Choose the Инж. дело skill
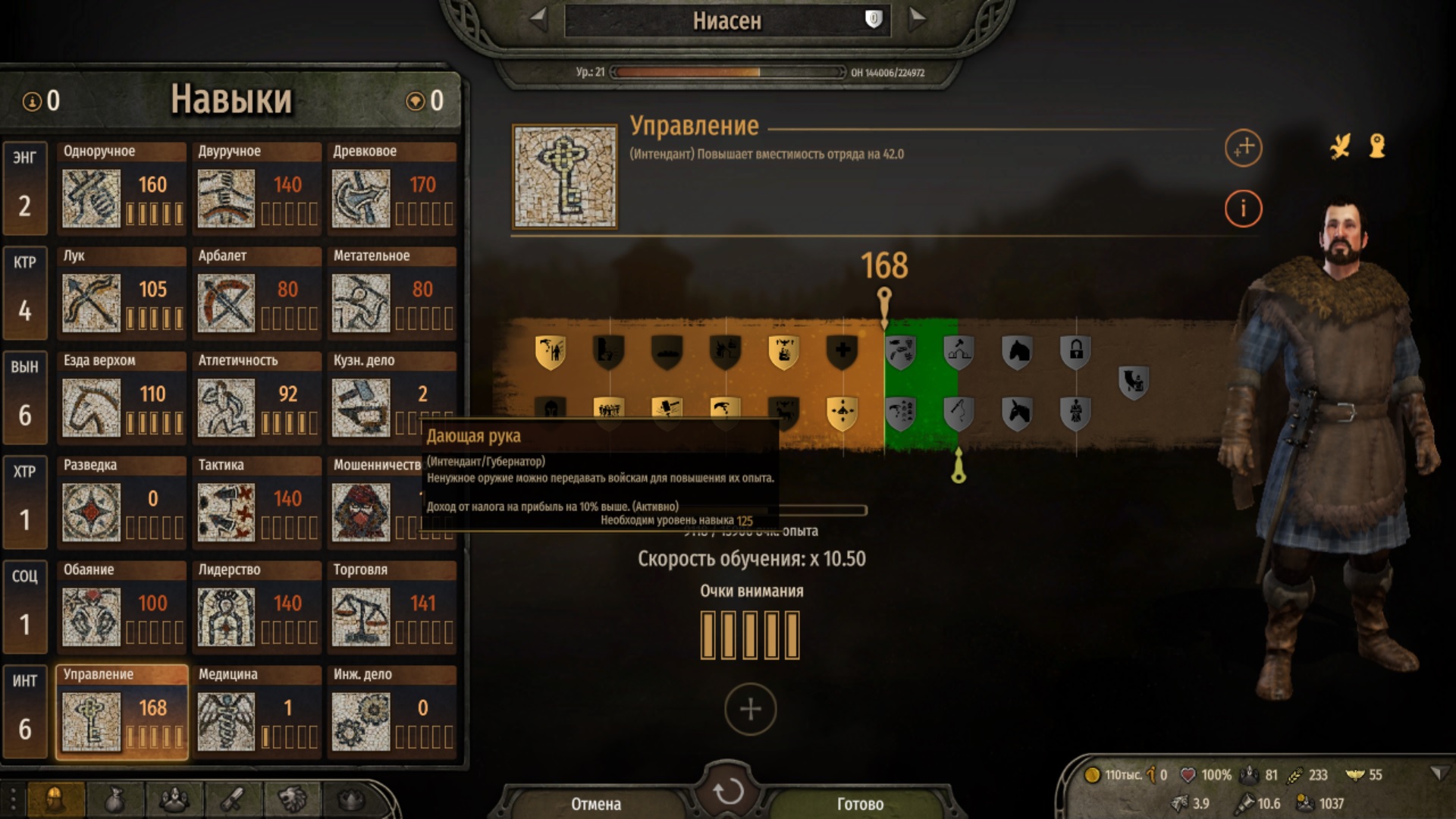This screenshot has width=1456, height=819. coord(392,709)
